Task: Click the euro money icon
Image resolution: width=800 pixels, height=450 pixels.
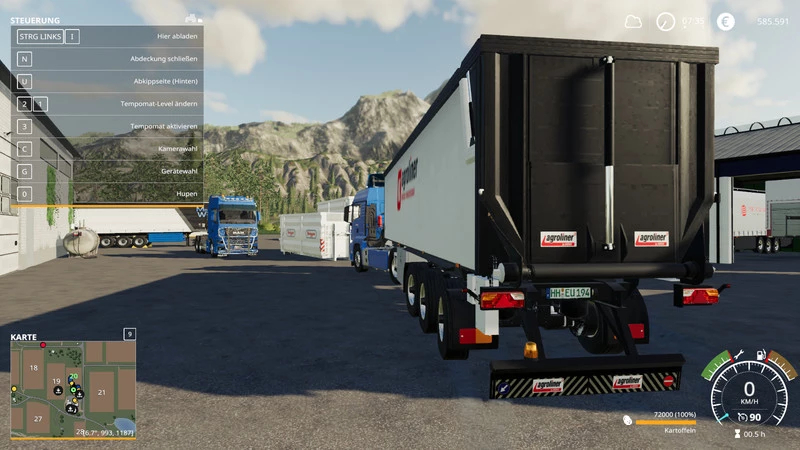Action: click(x=725, y=21)
